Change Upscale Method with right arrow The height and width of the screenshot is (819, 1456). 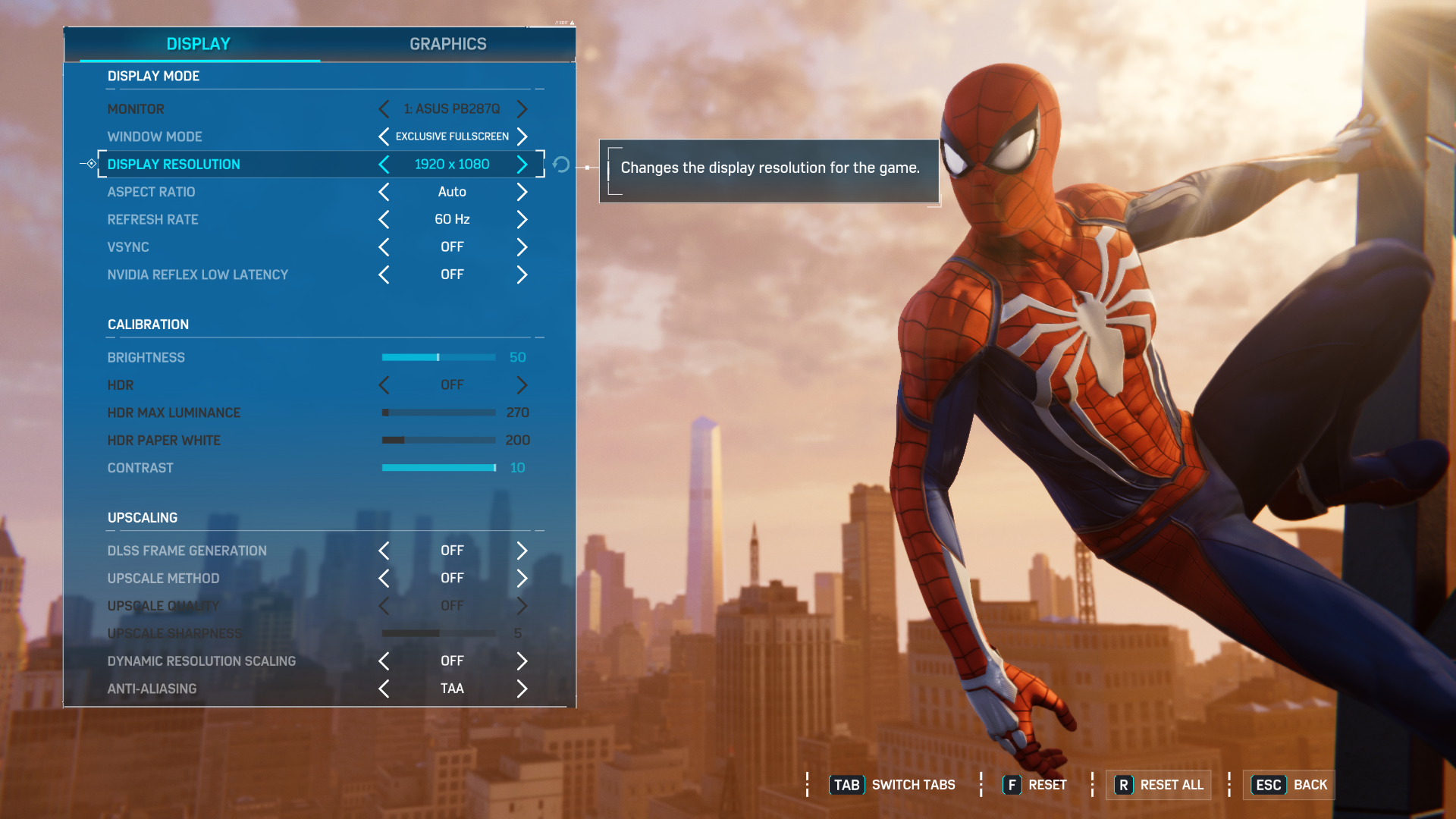point(522,579)
